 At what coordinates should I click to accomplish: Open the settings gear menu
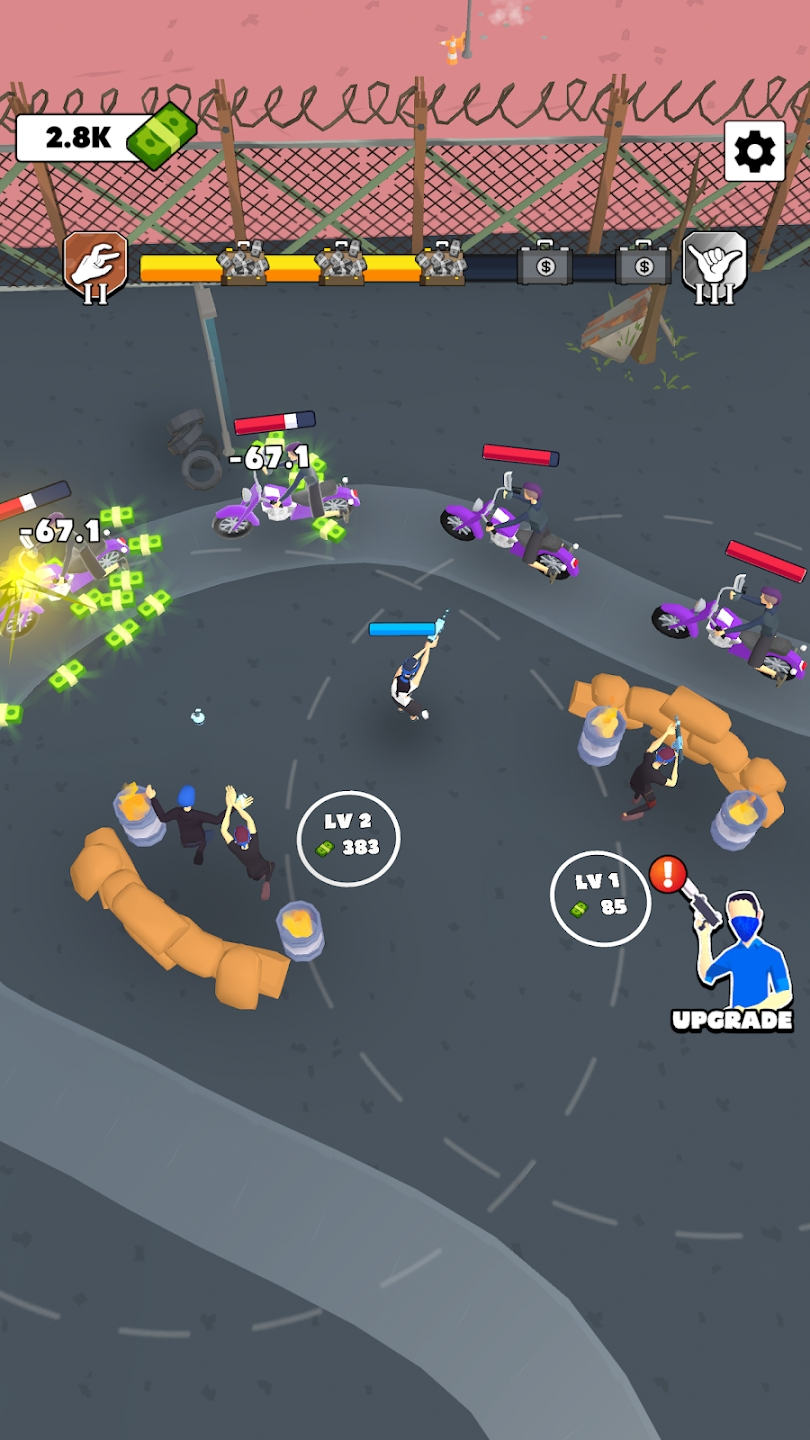[x=754, y=151]
